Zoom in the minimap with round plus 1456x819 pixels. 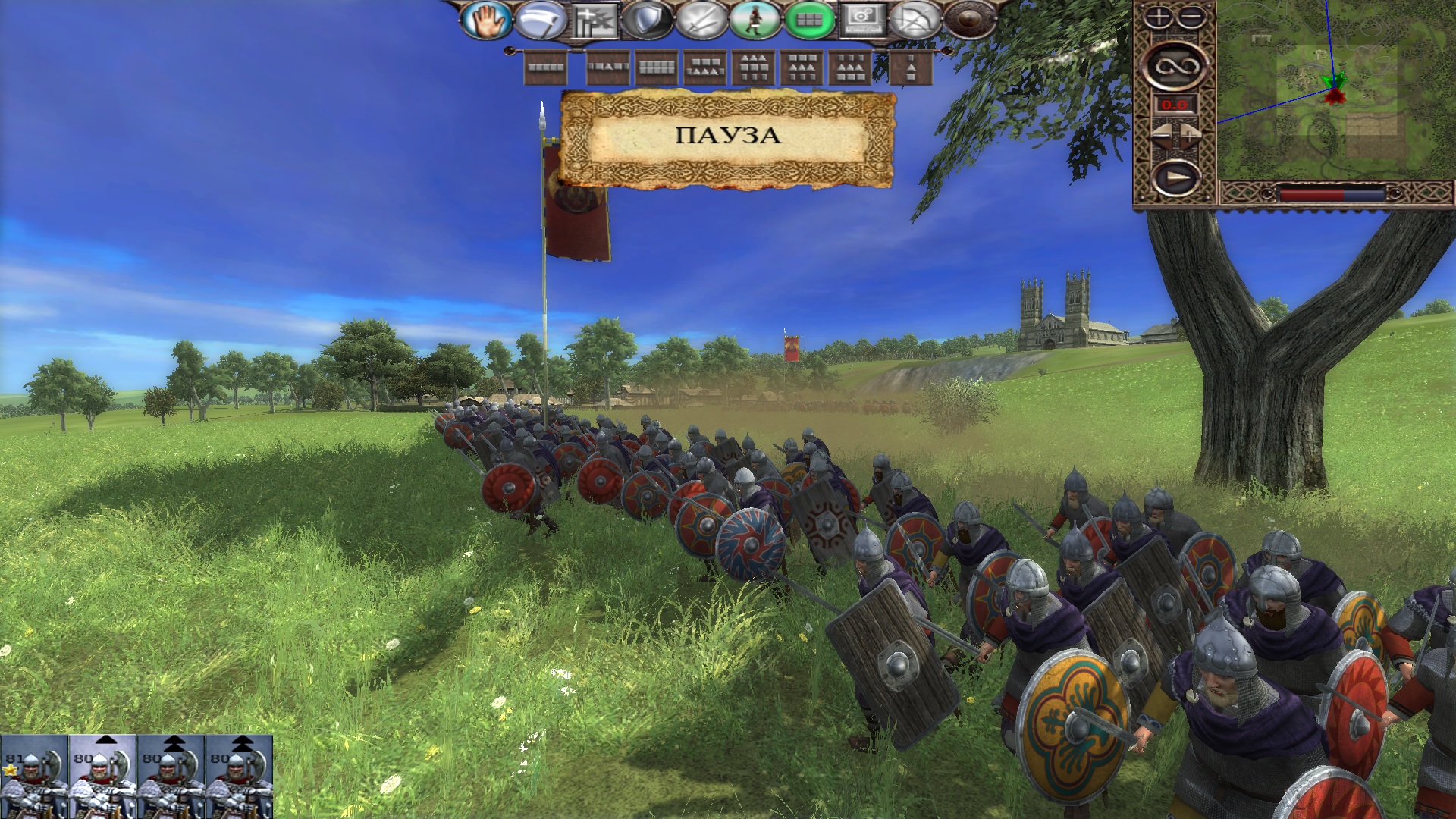[x=1158, y=17]
